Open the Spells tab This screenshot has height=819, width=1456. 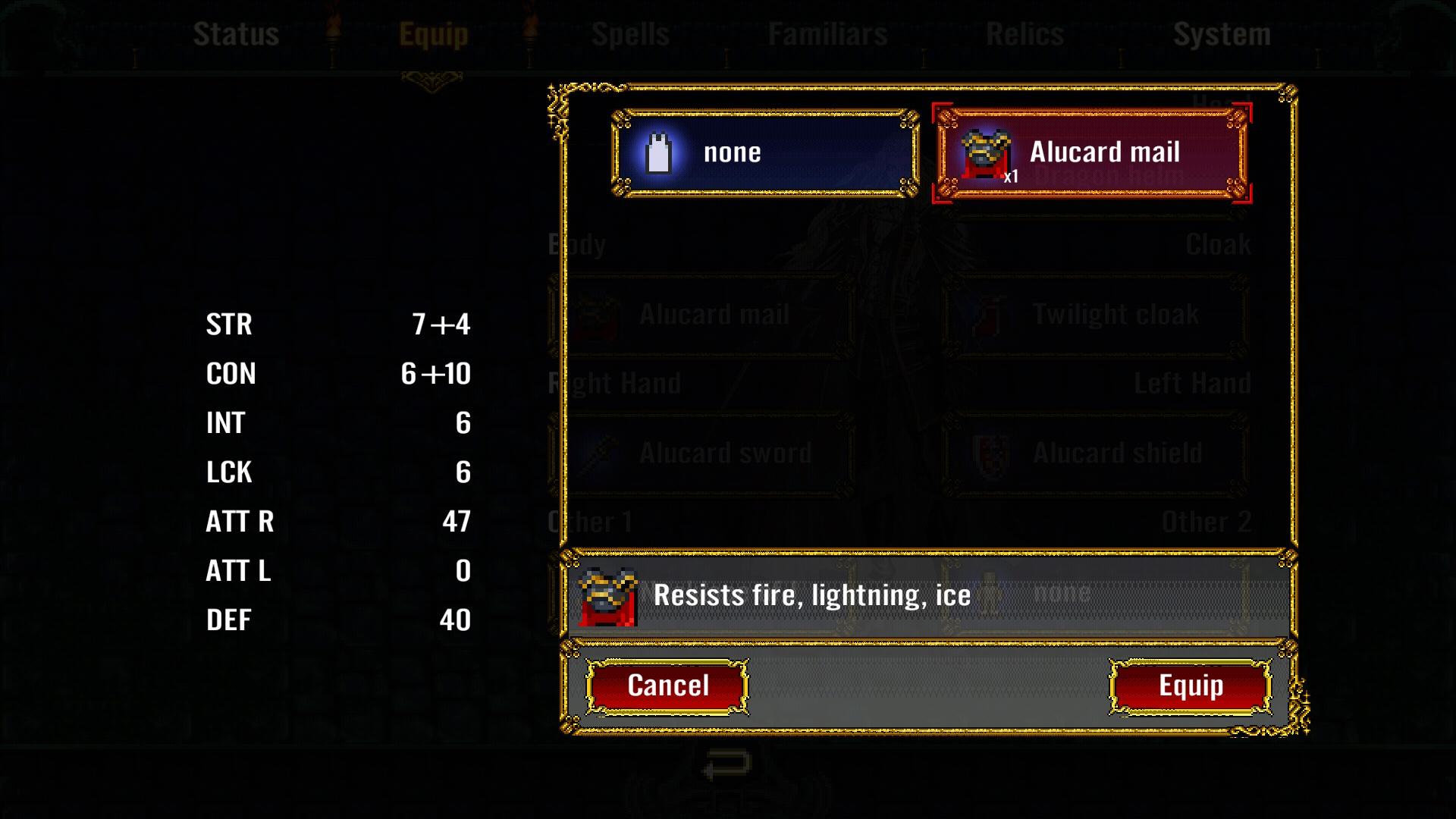click(629, 33)
